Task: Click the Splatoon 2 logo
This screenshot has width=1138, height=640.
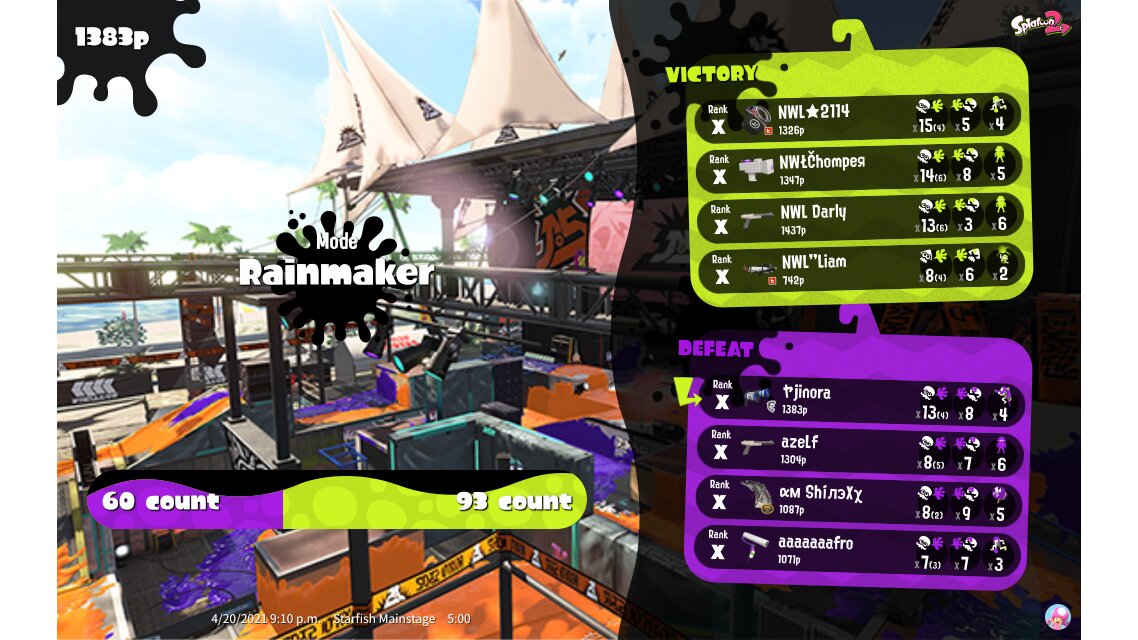Action: pos(1040,25)
